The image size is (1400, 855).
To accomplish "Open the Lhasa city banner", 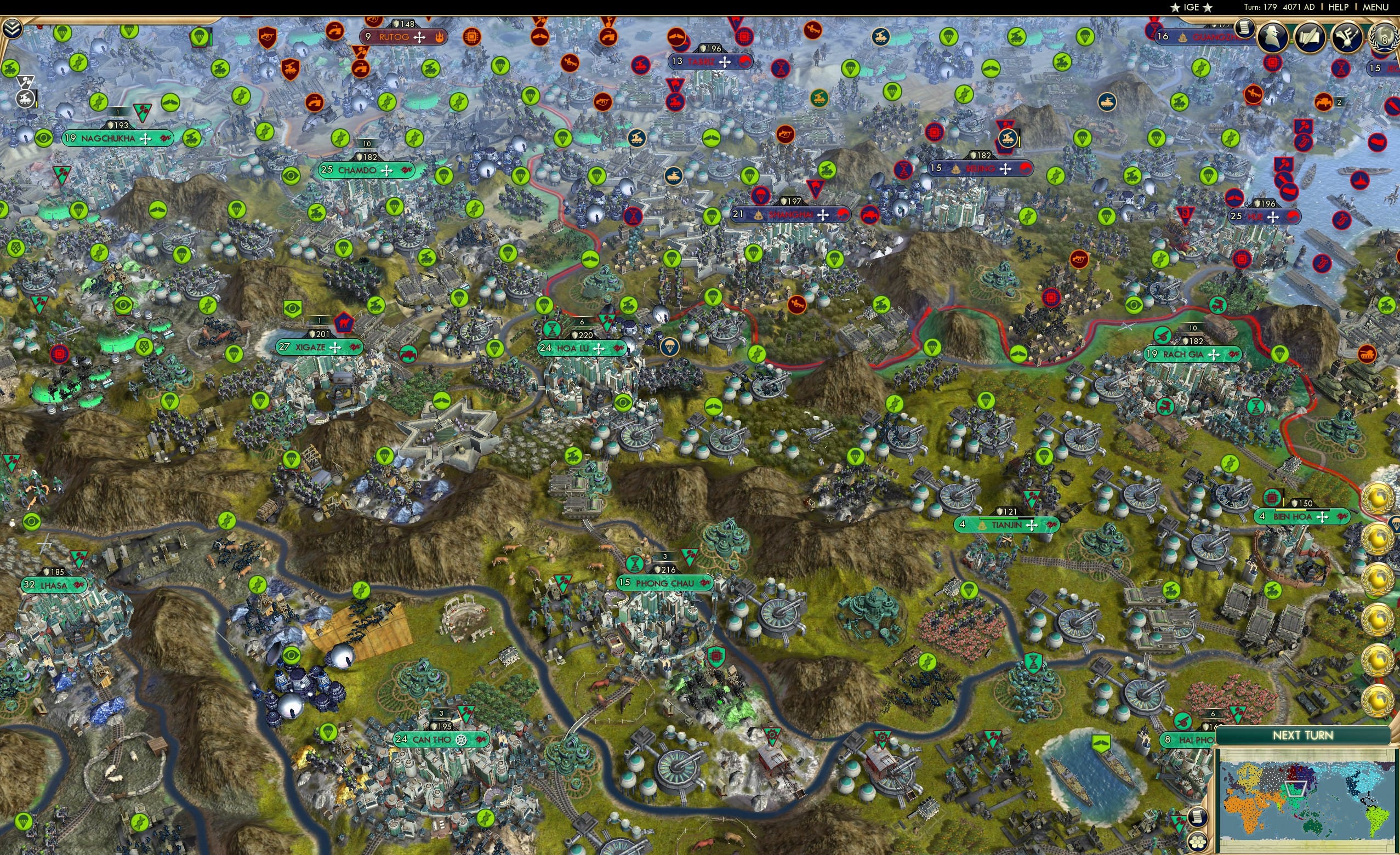I will pyautogui.click(x=54, y=585).
